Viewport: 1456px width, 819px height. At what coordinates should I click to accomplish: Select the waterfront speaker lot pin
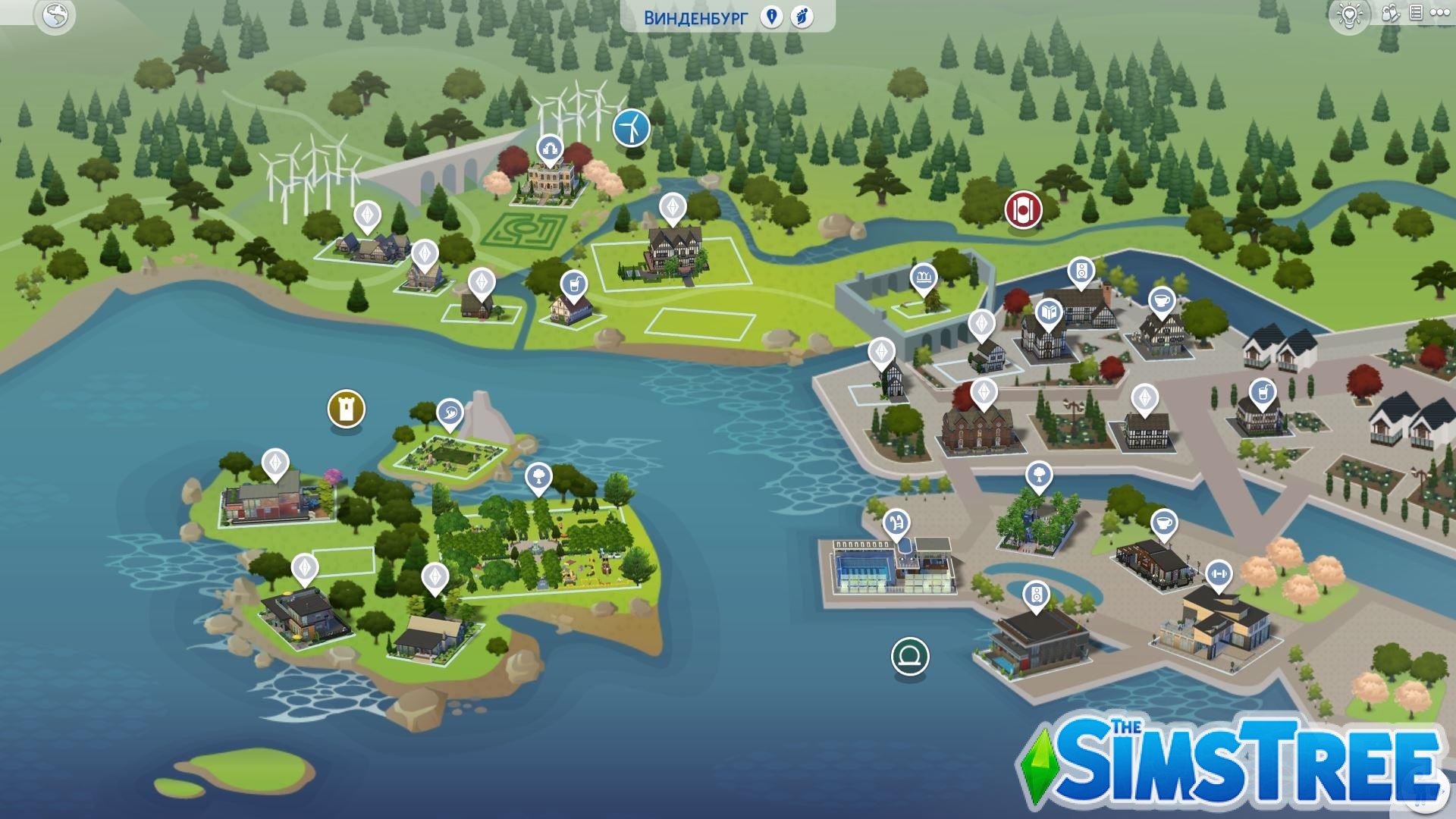click(x=1036, y=595)
